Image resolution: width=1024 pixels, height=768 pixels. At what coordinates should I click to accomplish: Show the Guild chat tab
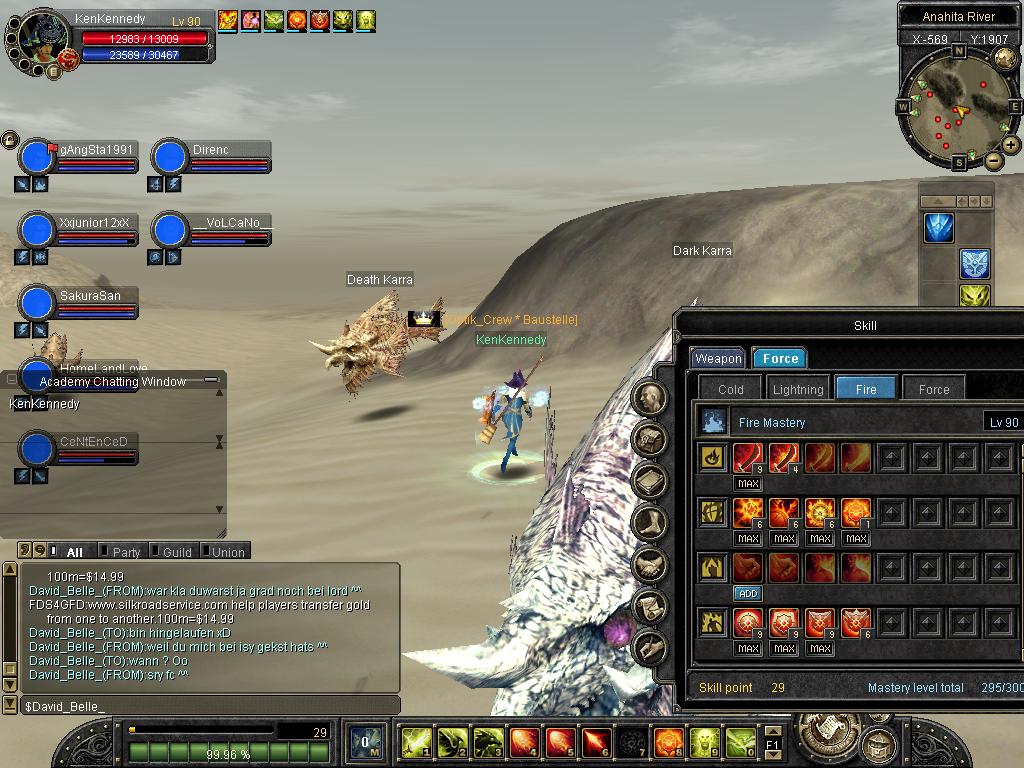[177, 552]
